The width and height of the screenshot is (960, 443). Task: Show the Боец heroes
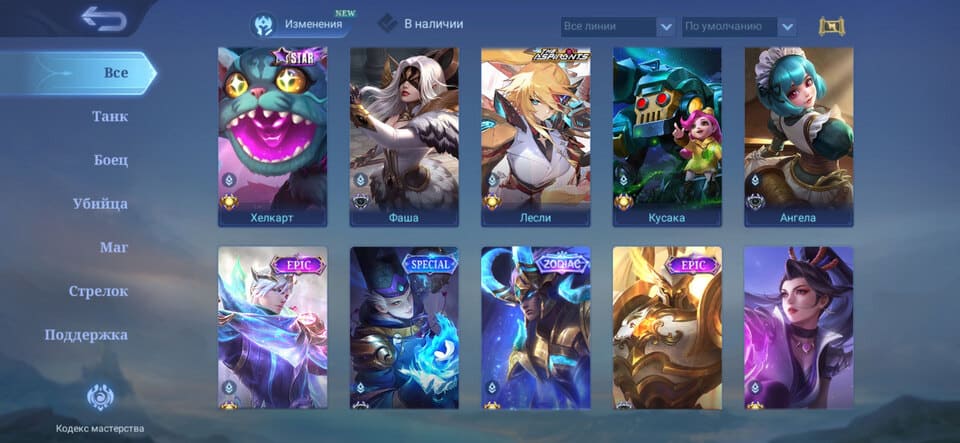click(x=110, y=160)
